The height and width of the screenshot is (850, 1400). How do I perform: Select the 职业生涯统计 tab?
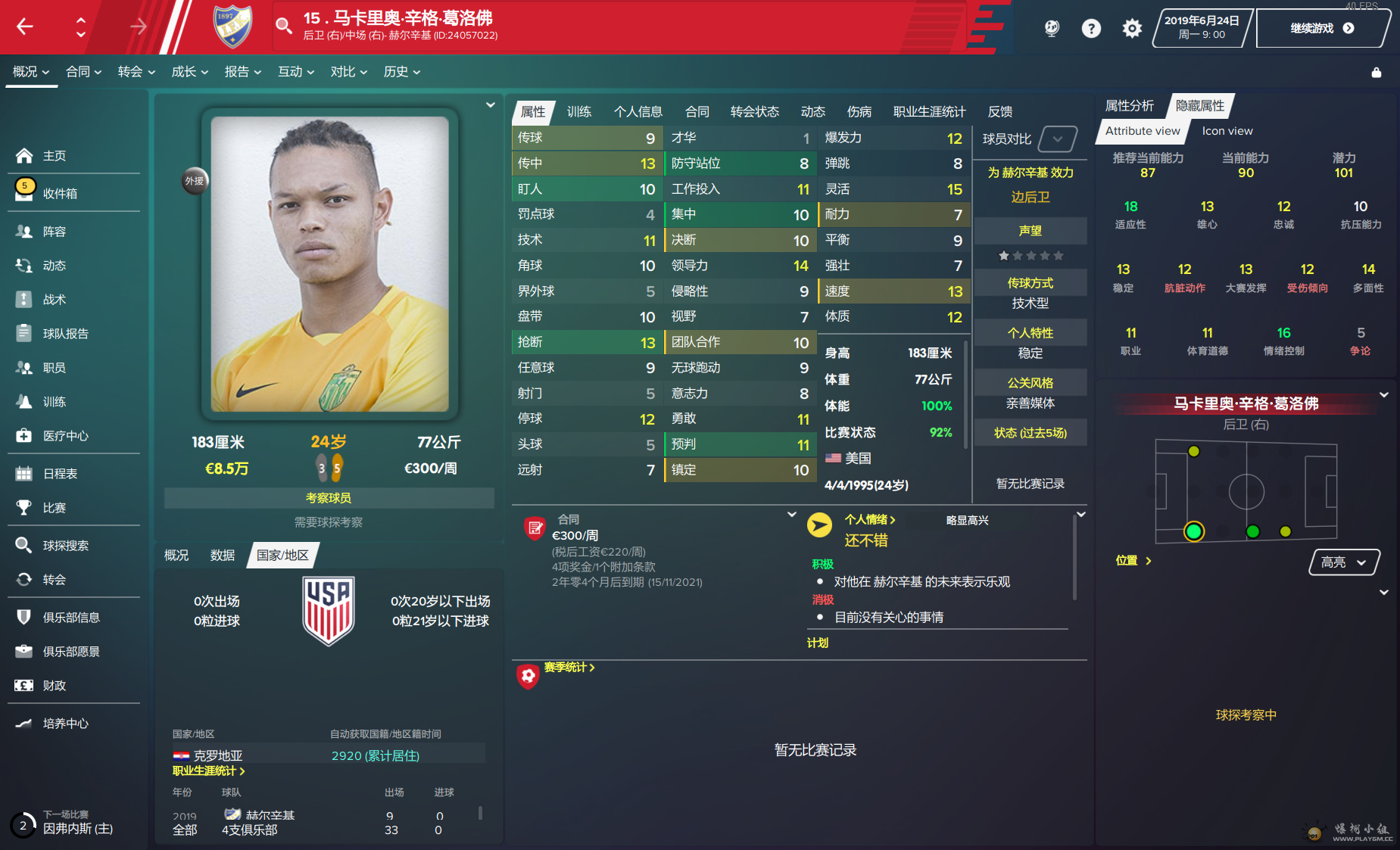[x=929, y=112]
